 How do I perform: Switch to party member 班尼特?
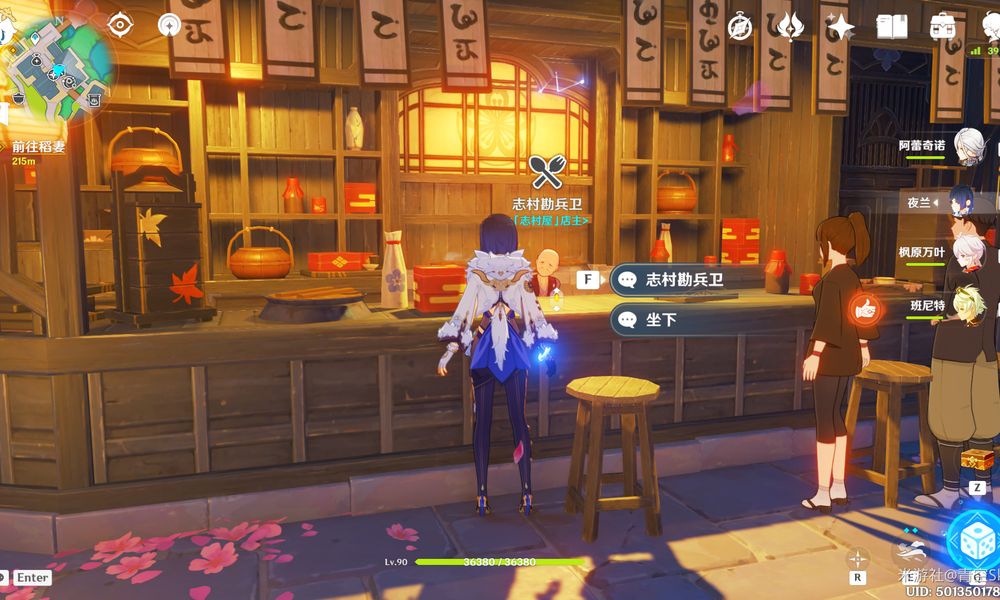click(965, 305)
